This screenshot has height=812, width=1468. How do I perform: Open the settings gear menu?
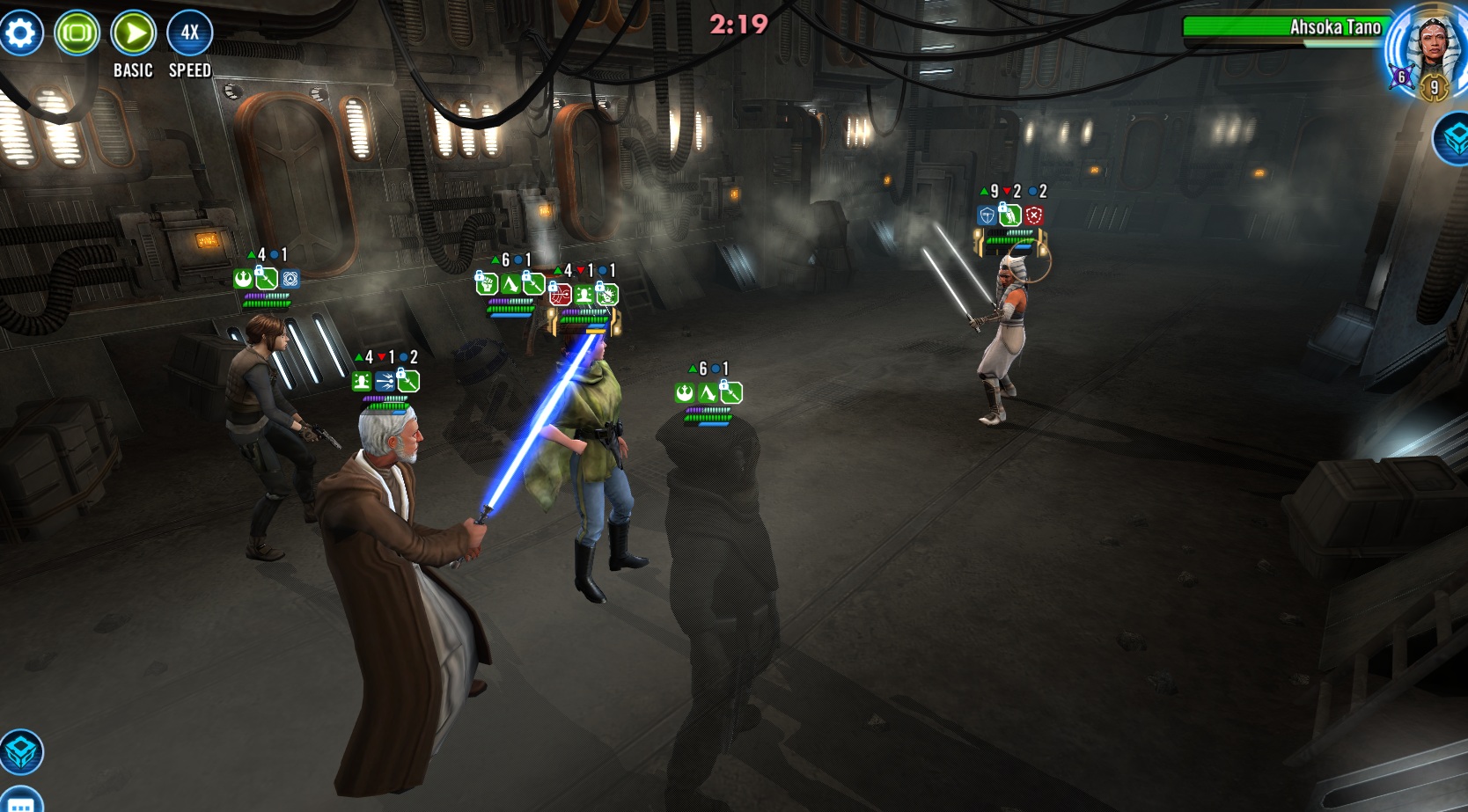click(x=21, y=33)
